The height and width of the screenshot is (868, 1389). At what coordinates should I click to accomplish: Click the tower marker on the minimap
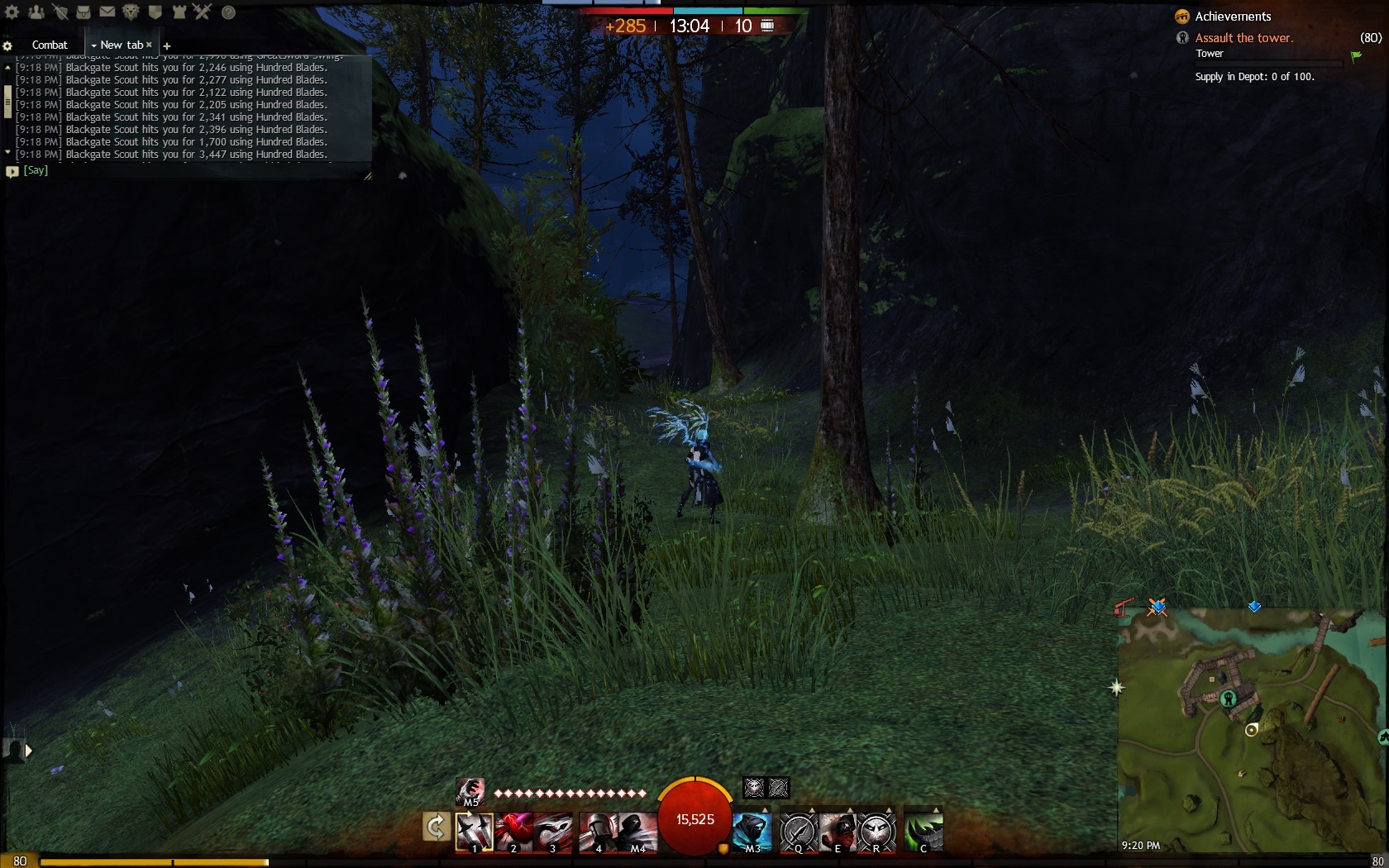coord(1229,699)
